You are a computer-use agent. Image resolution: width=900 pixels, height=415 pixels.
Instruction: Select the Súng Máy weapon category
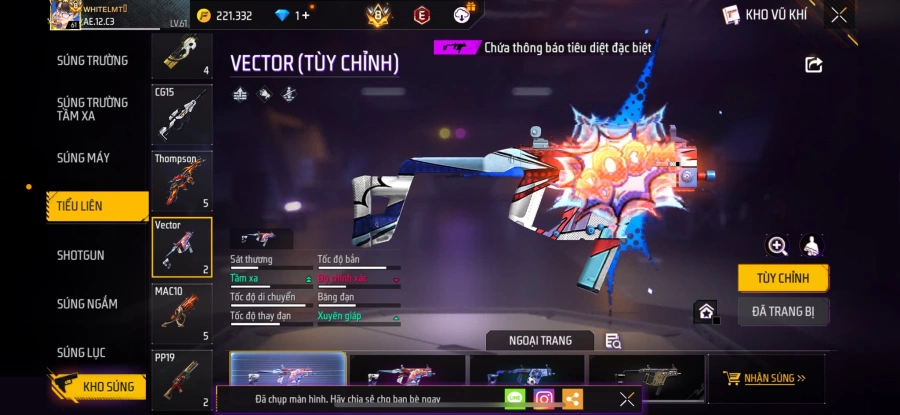[83, 158]
